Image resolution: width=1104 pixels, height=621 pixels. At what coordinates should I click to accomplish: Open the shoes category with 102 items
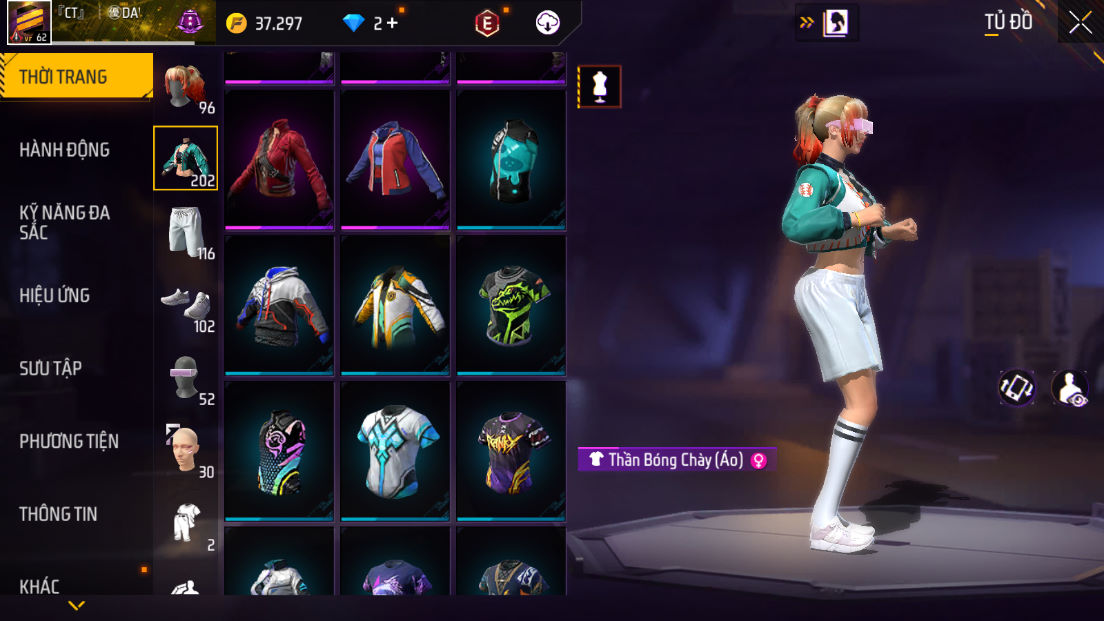coord(185,303)
